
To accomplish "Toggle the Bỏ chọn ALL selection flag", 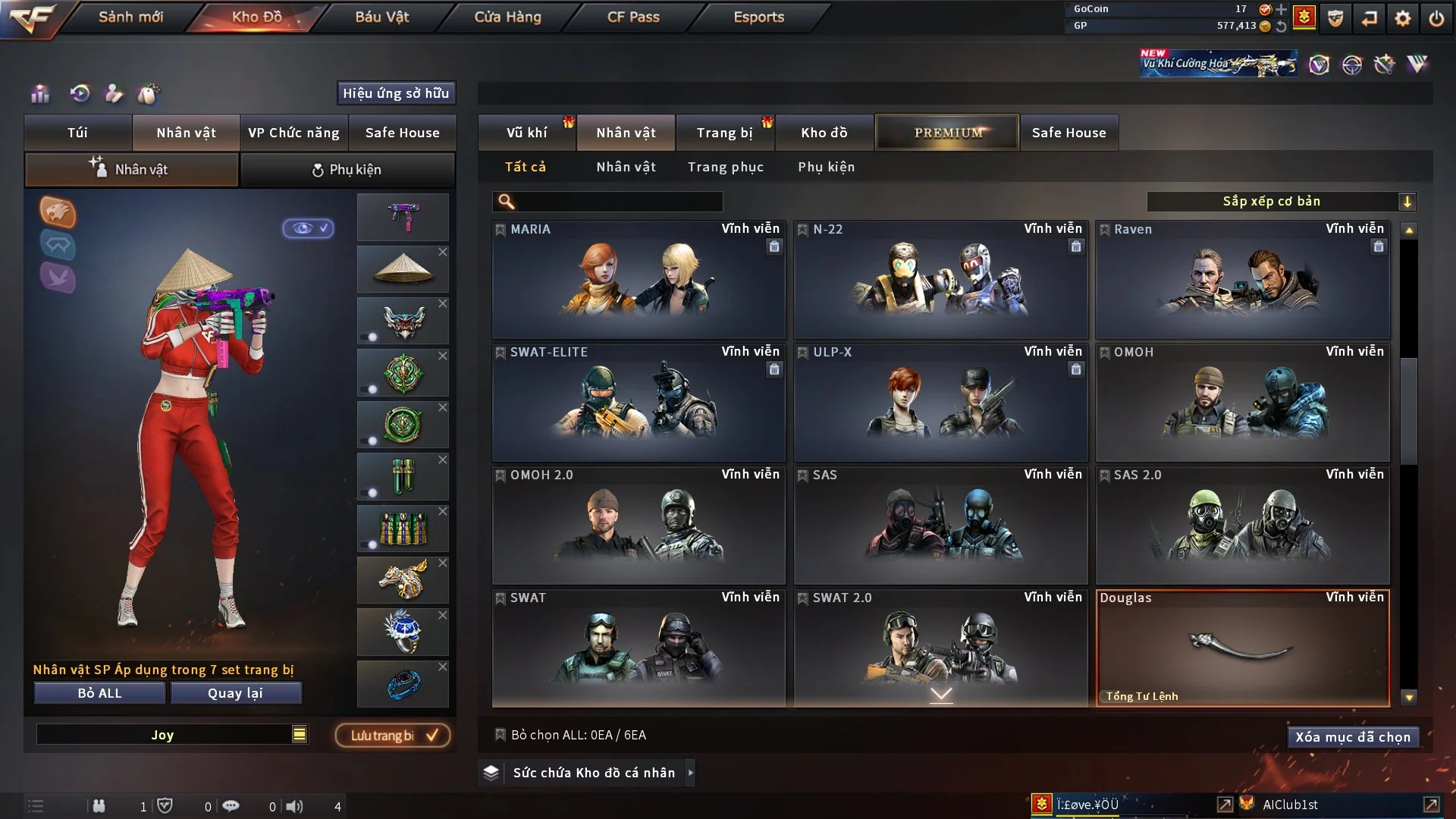I will [500, 735].
